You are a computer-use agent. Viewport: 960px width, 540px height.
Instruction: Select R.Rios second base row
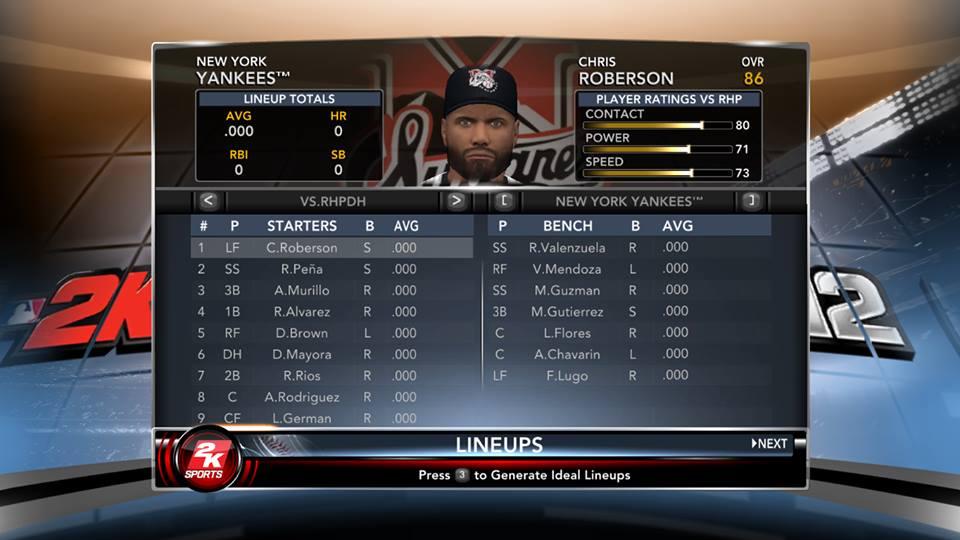[x=302, y=376]
